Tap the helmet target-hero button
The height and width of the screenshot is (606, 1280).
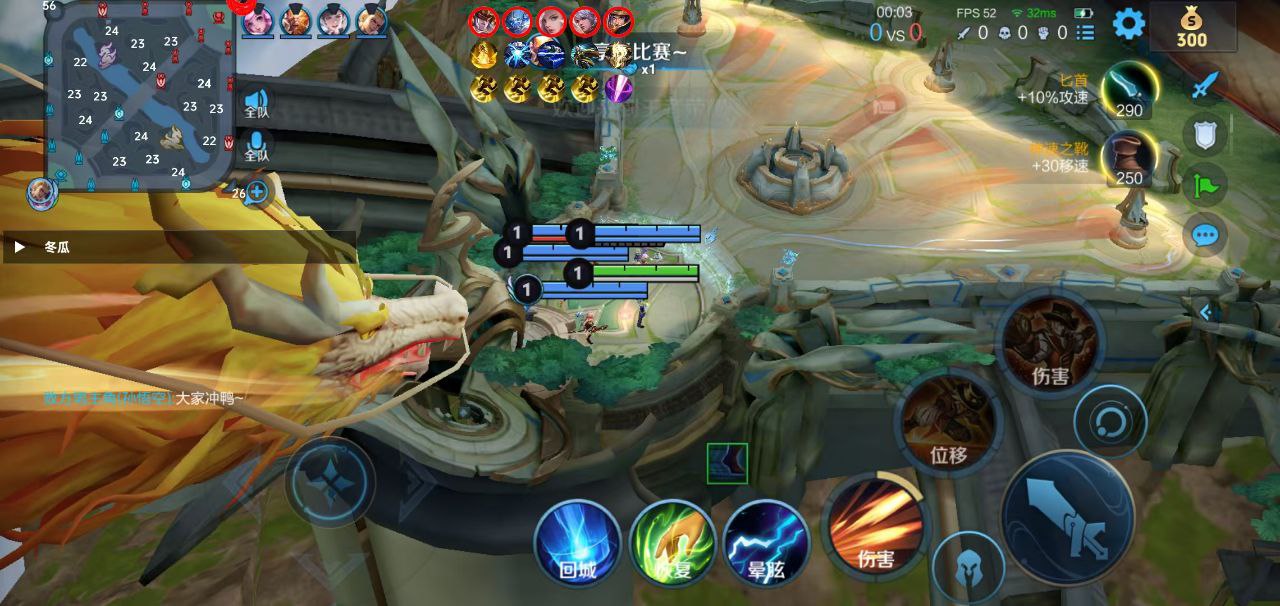click(968, 568)
